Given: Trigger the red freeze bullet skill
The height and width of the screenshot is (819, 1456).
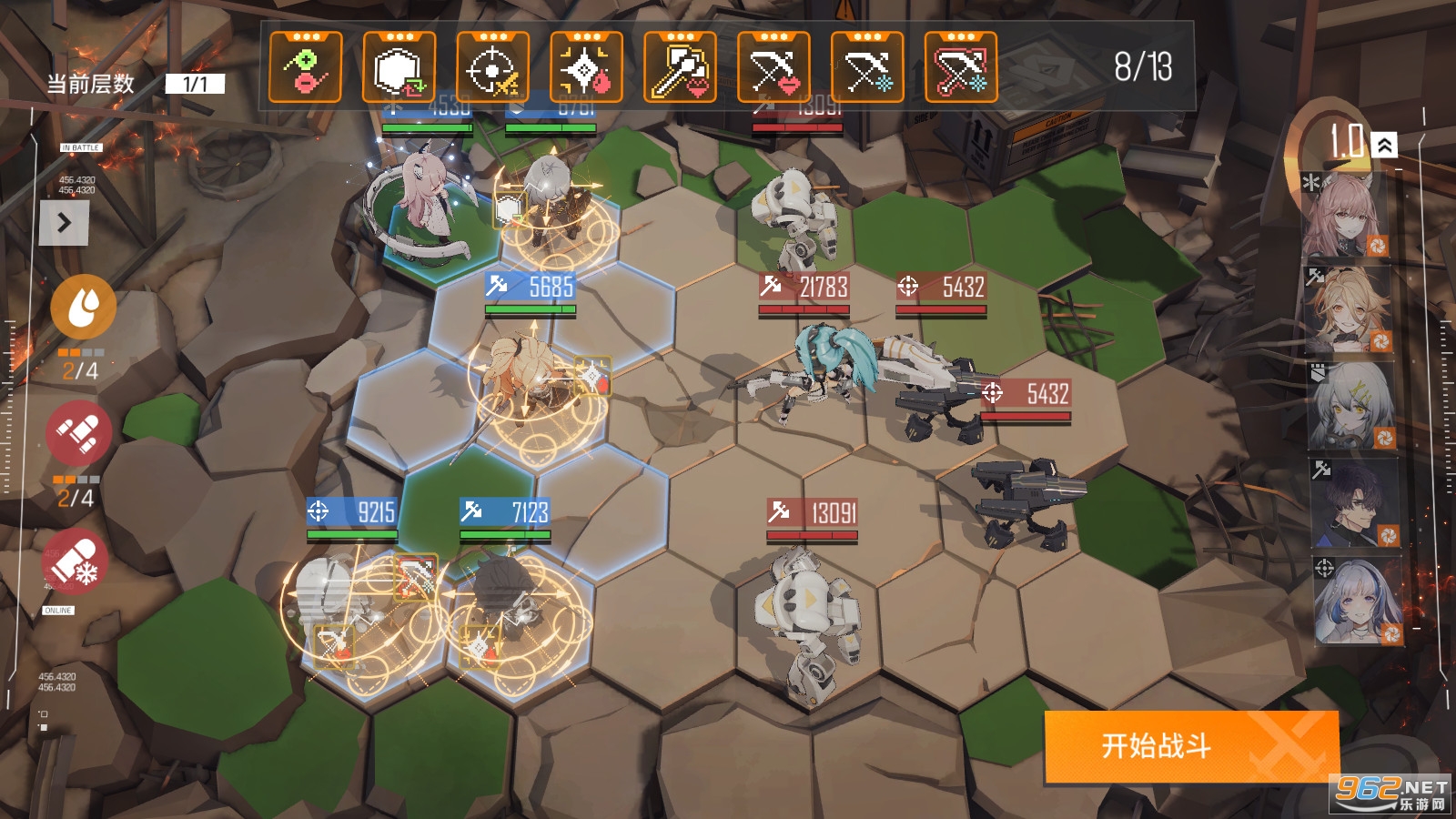Looking at the screenshot, I should (76, 561).
